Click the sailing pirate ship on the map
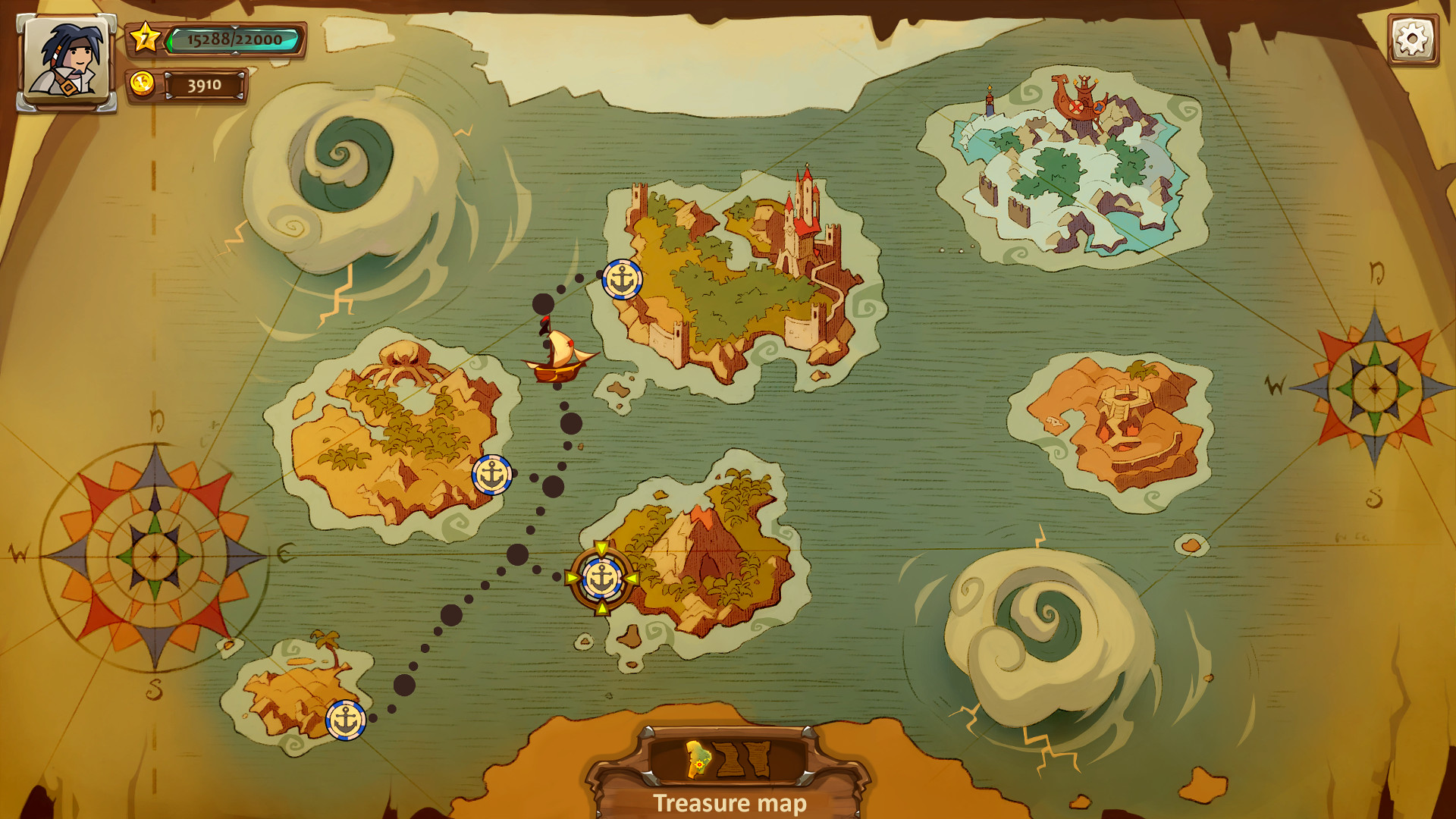 (556, 356)
